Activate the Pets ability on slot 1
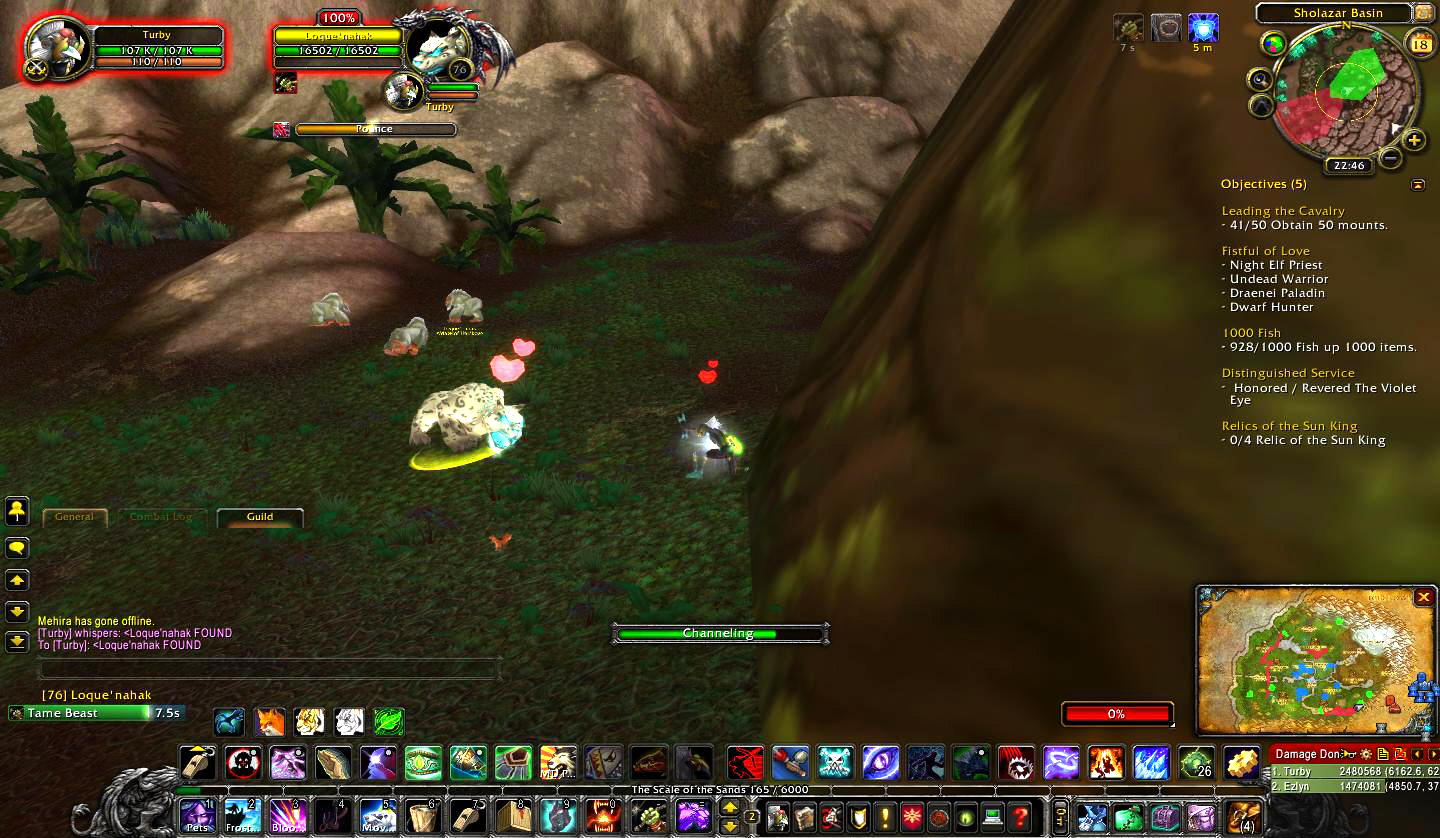The width and height of the screenshot is (1440, 838). tap(197, 816)
